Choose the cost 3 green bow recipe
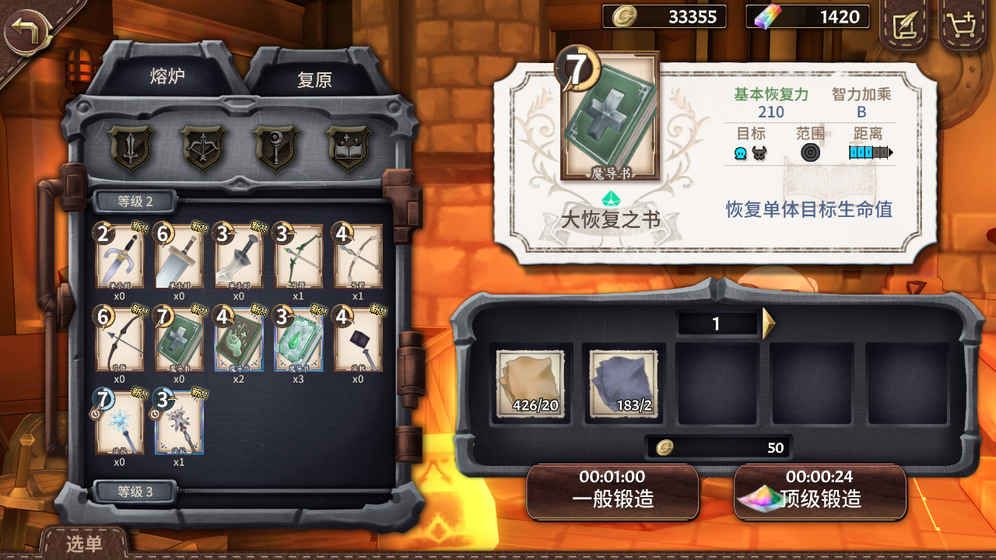The width and height of the screenshot is (996, 560). (299, 257)
